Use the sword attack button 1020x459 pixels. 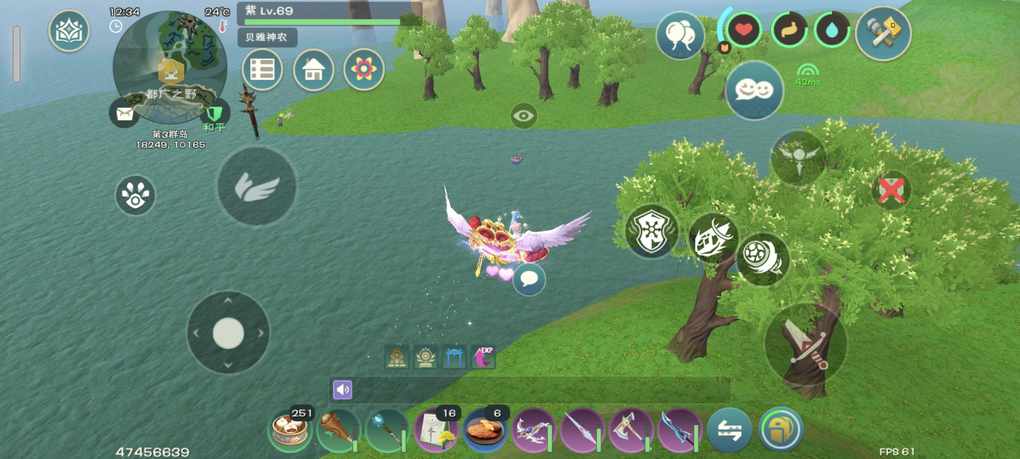coord(805,342)
